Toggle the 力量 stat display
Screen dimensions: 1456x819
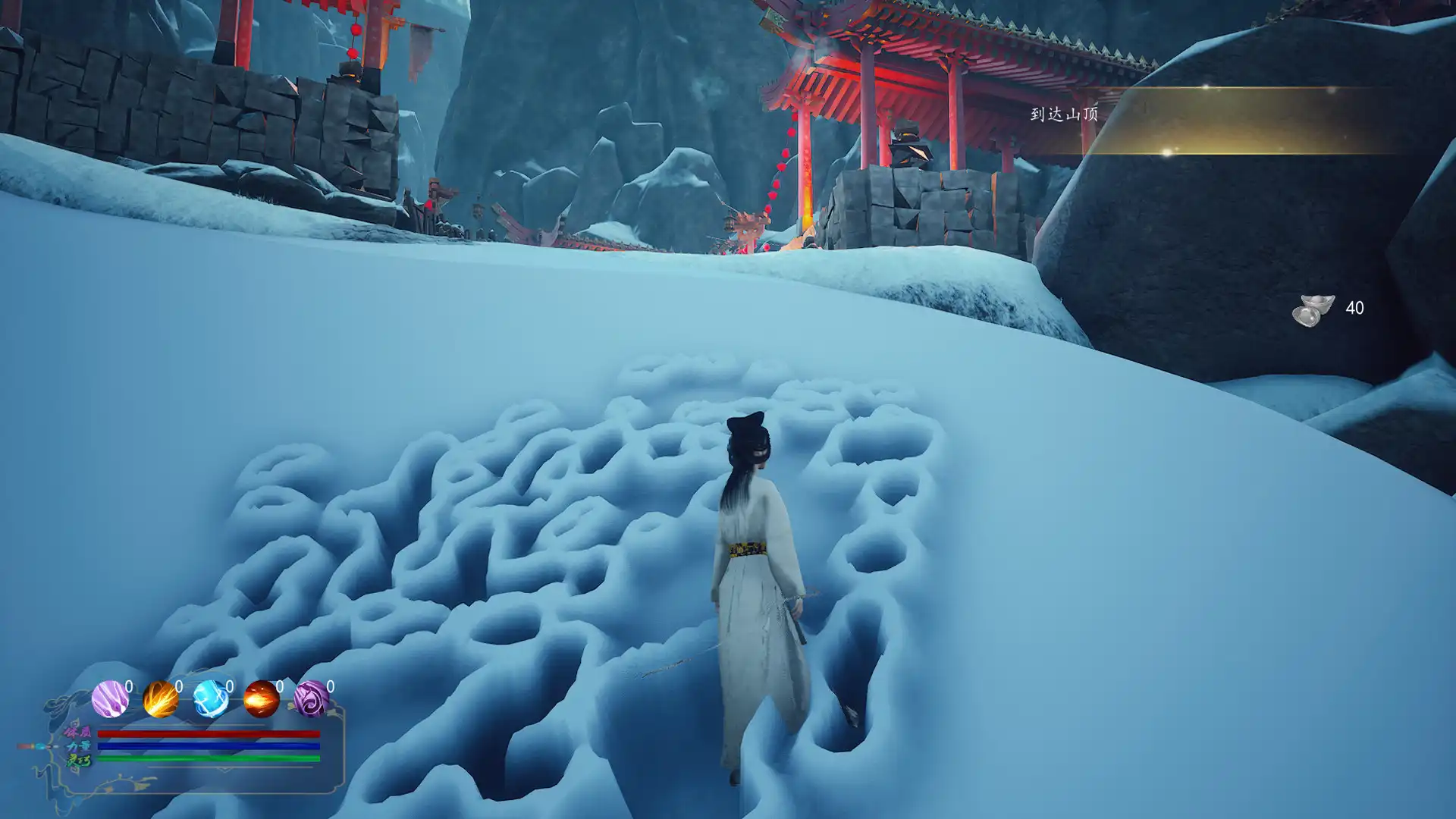coord(78,747)
